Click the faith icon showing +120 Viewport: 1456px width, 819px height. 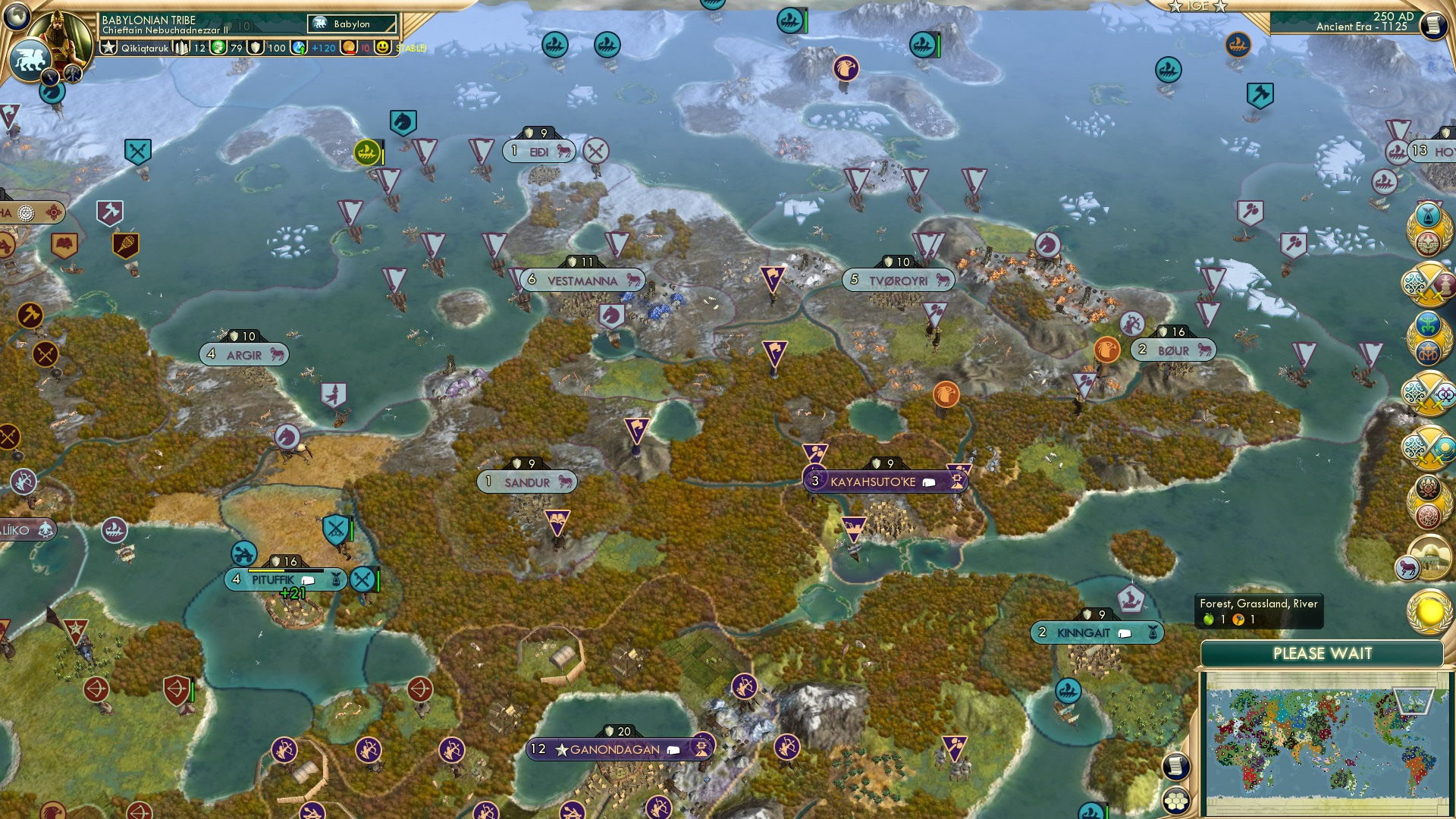(x=297, y=48)
